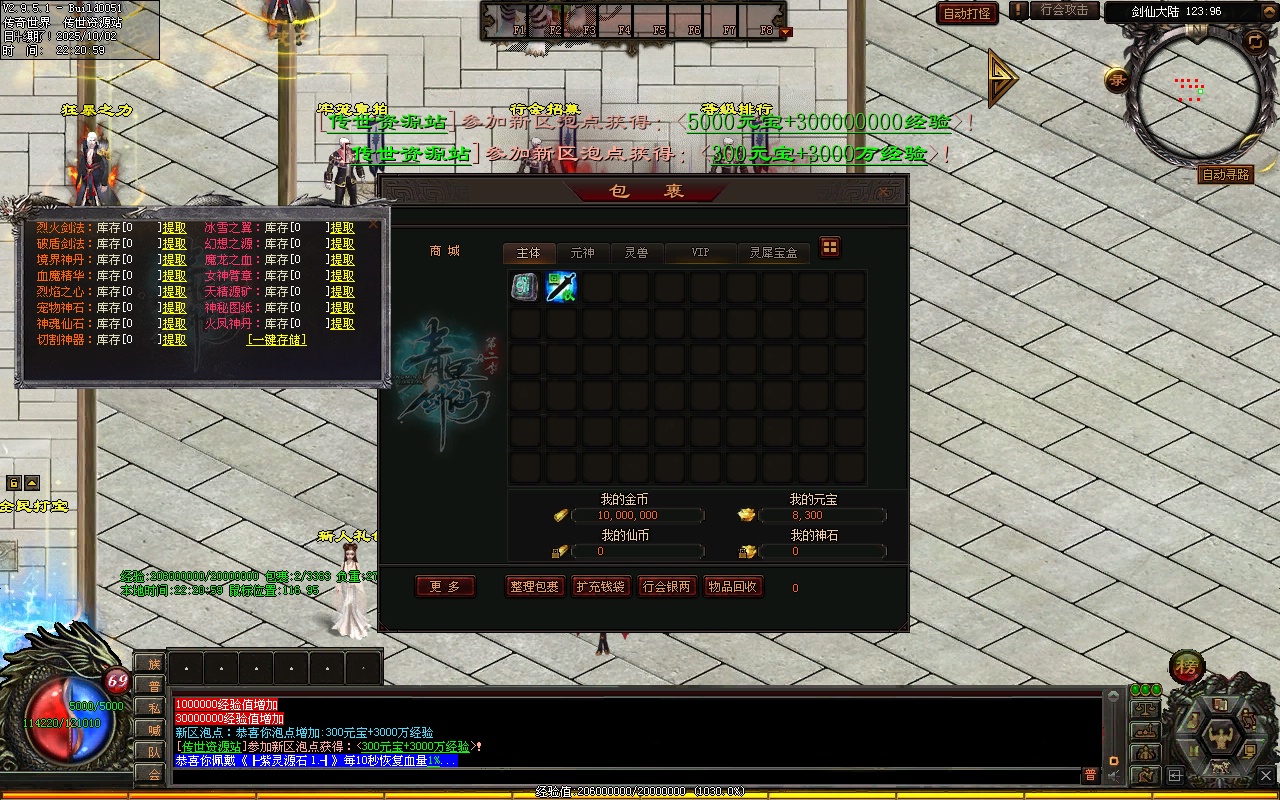Open the 商城 shop

click(445, 251)
